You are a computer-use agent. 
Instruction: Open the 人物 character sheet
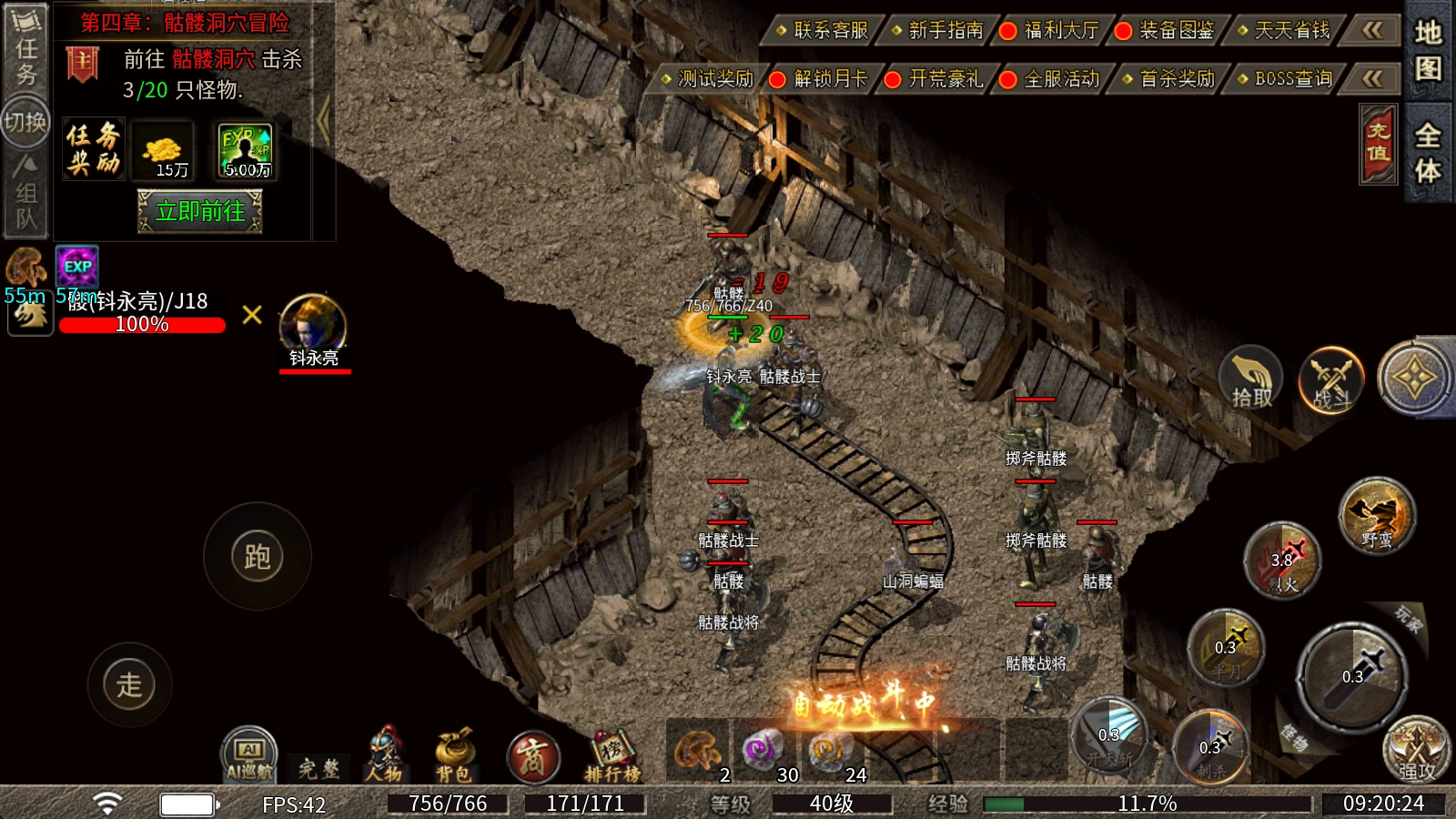[384, 755]
